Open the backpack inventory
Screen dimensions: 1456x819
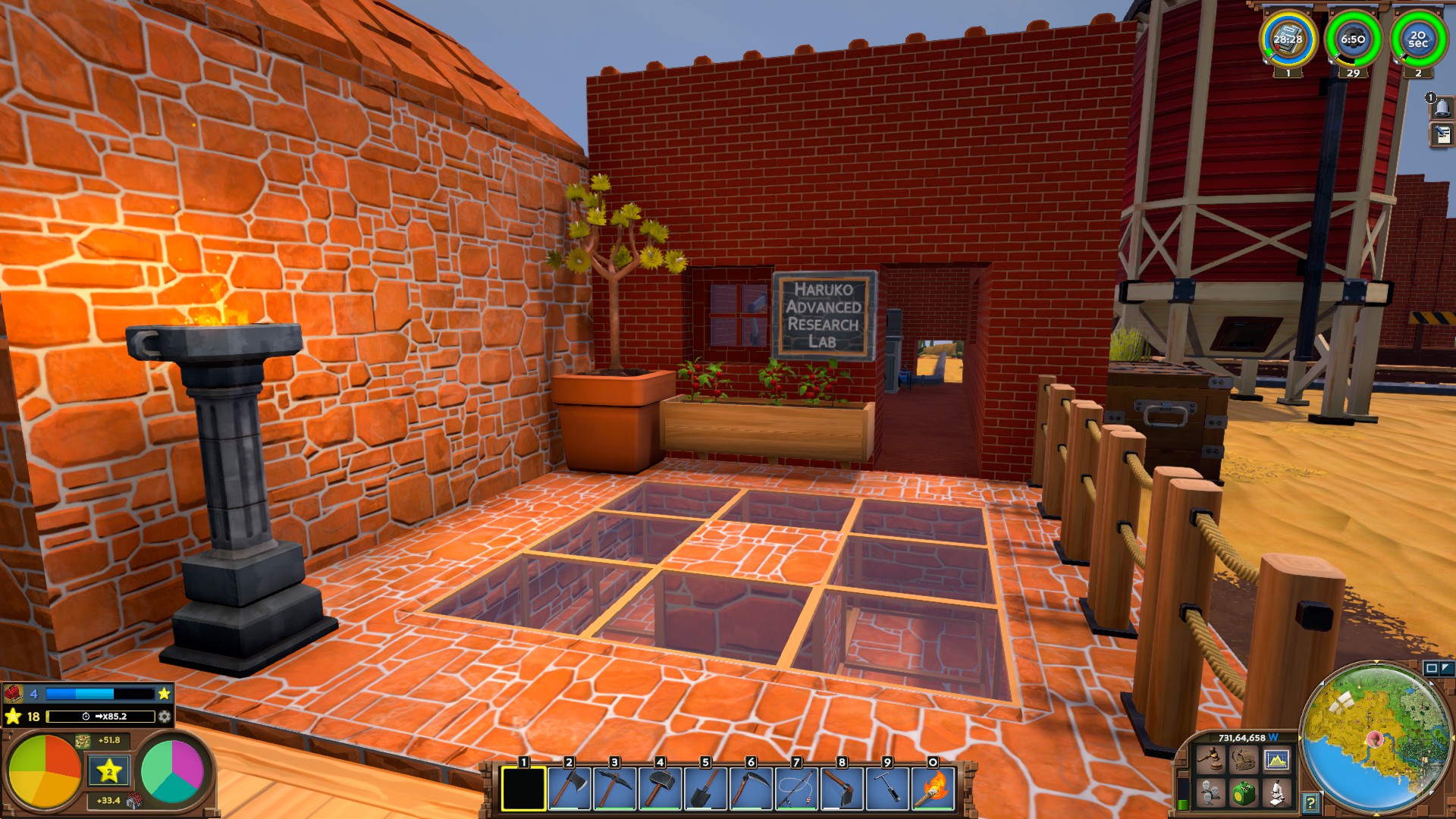point(1243,759)
